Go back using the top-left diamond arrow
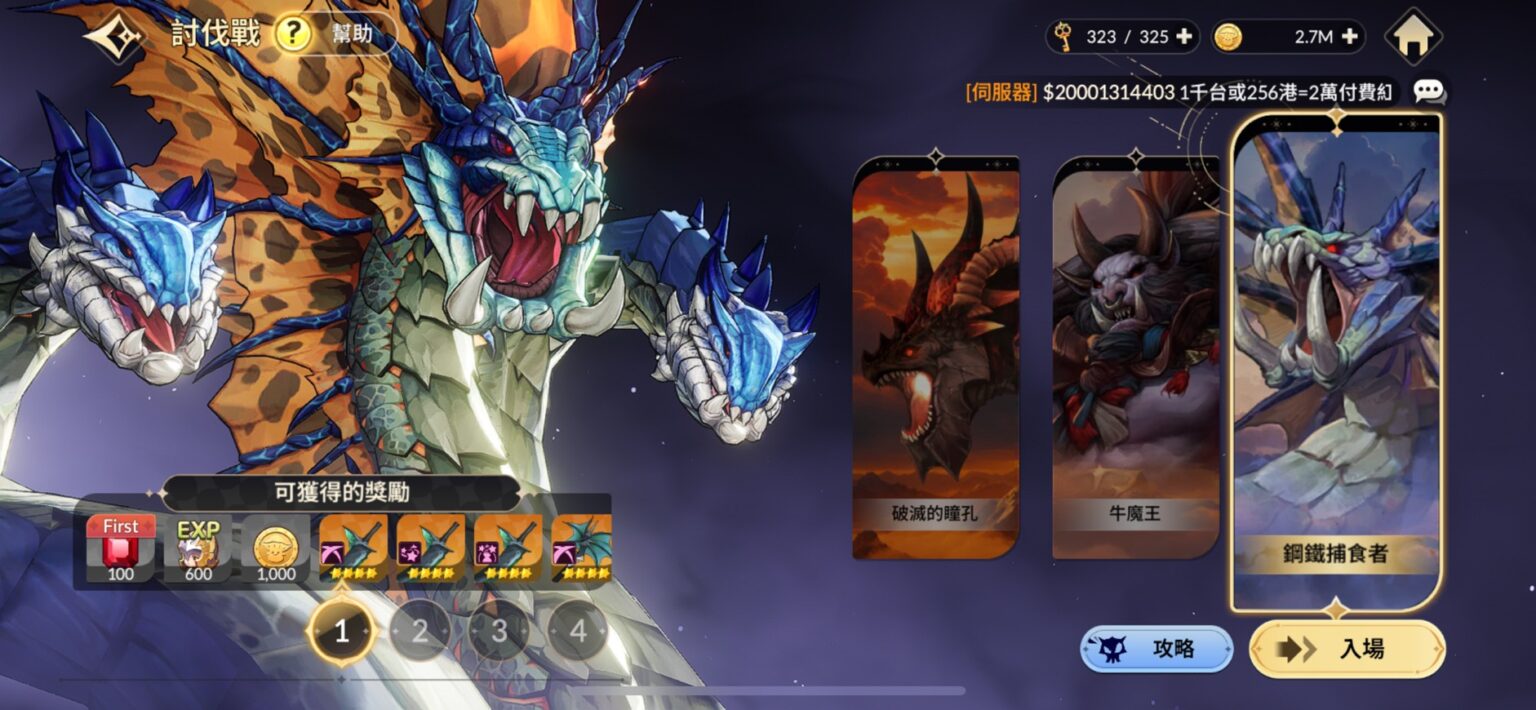Image resolution: width=1536 pixels, height=710 pixels. (115, 36)
